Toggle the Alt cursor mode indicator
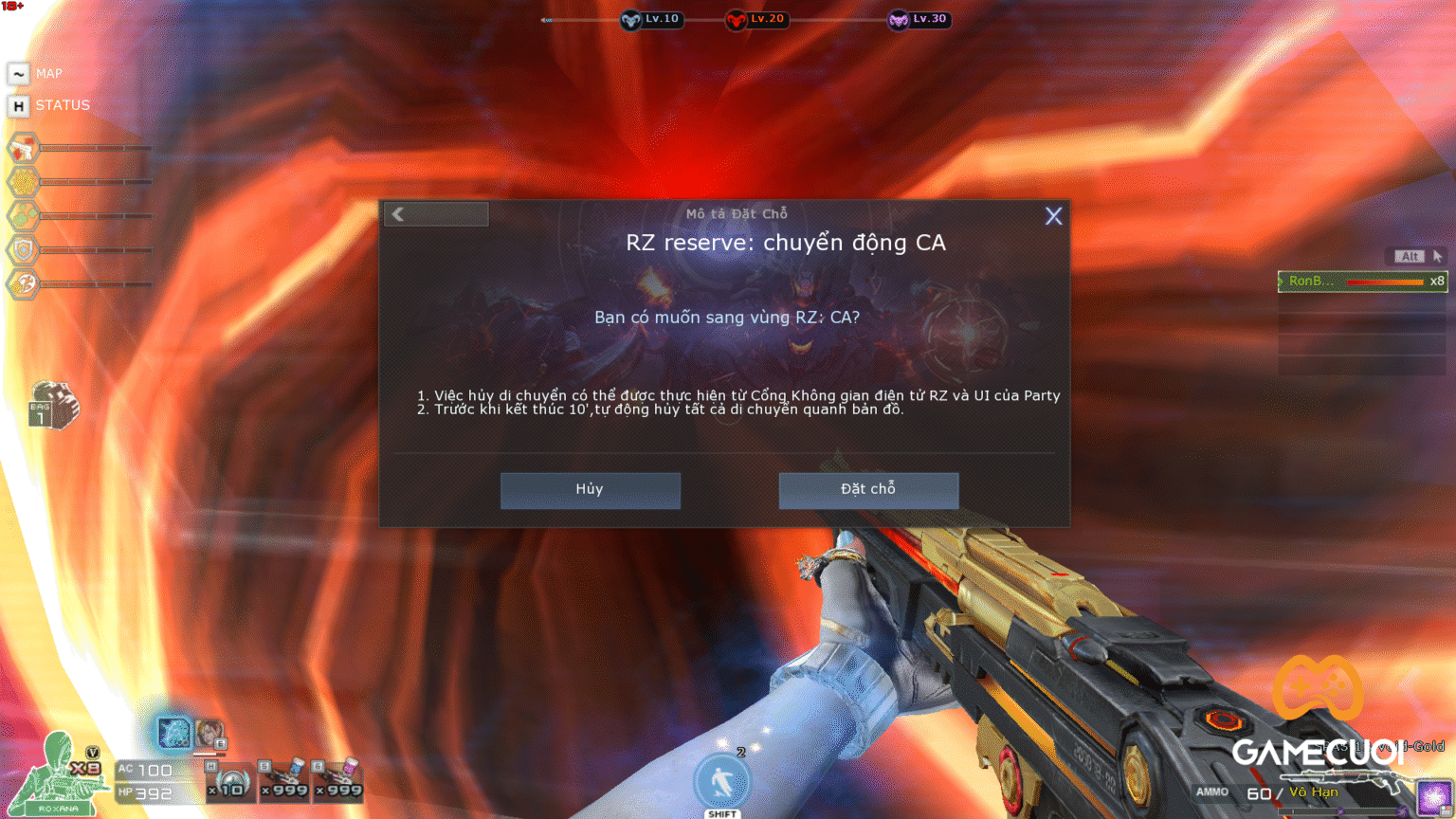Image resolution: width=1456 pixels, height=819 pixels. click(1409, 256)
